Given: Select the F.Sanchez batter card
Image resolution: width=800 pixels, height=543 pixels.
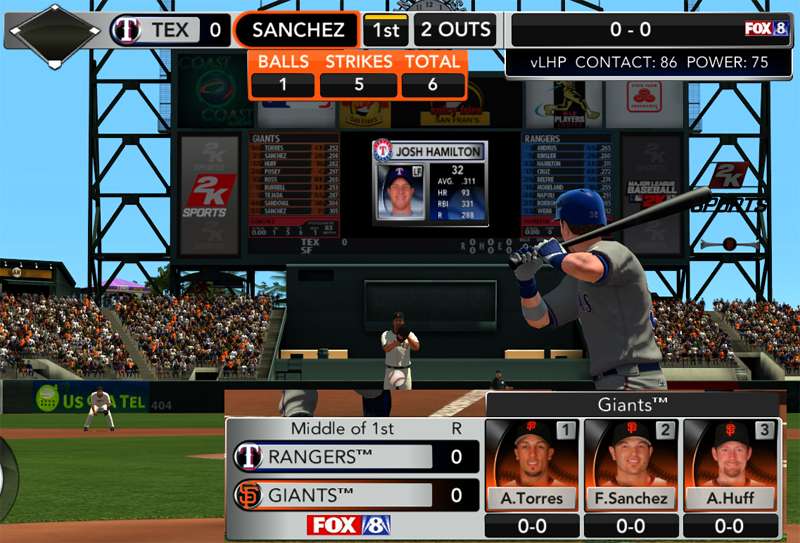Looking at the screenshot, I should (631, 466).
